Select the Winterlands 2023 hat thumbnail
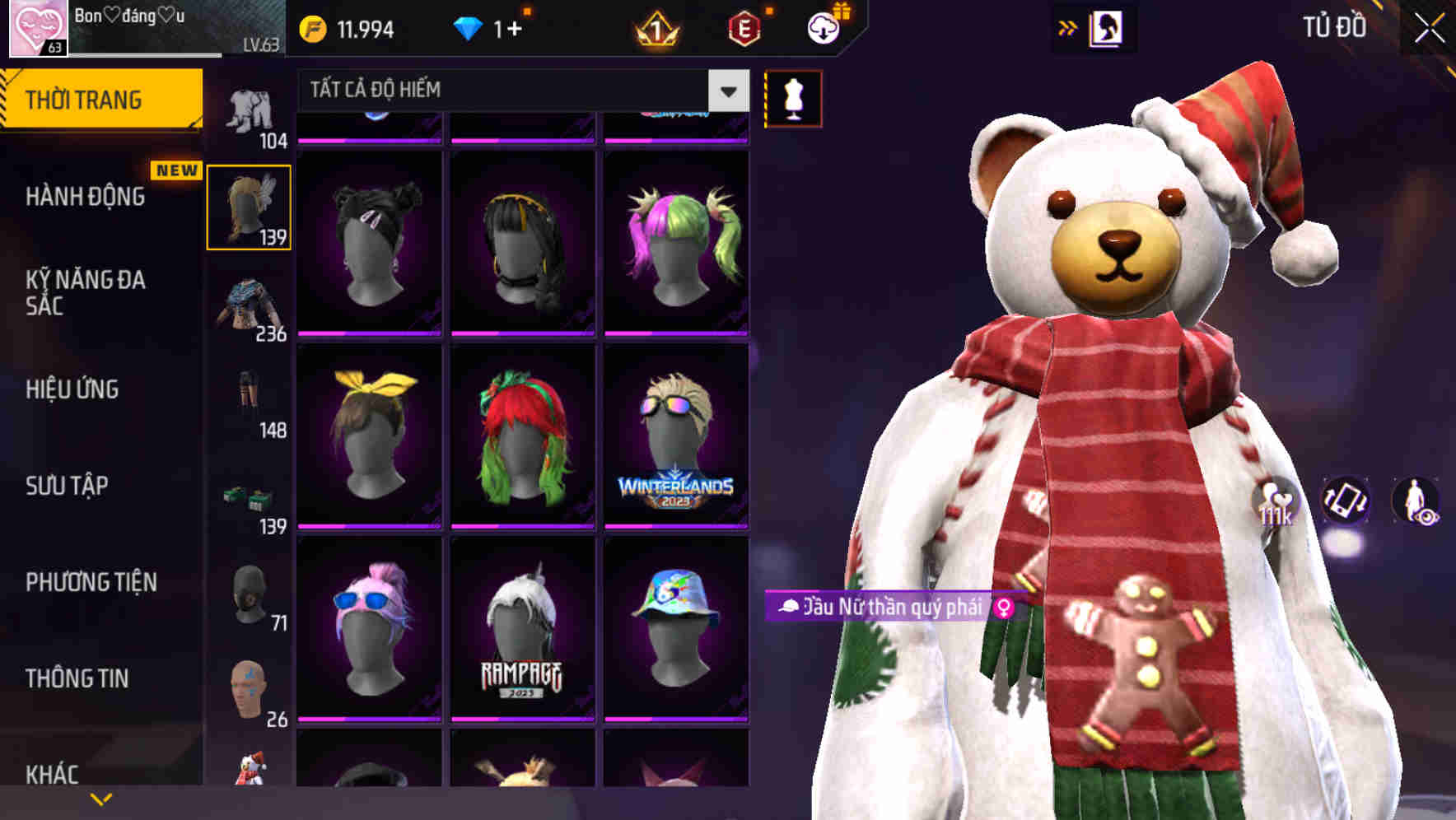 click(677, 436)
